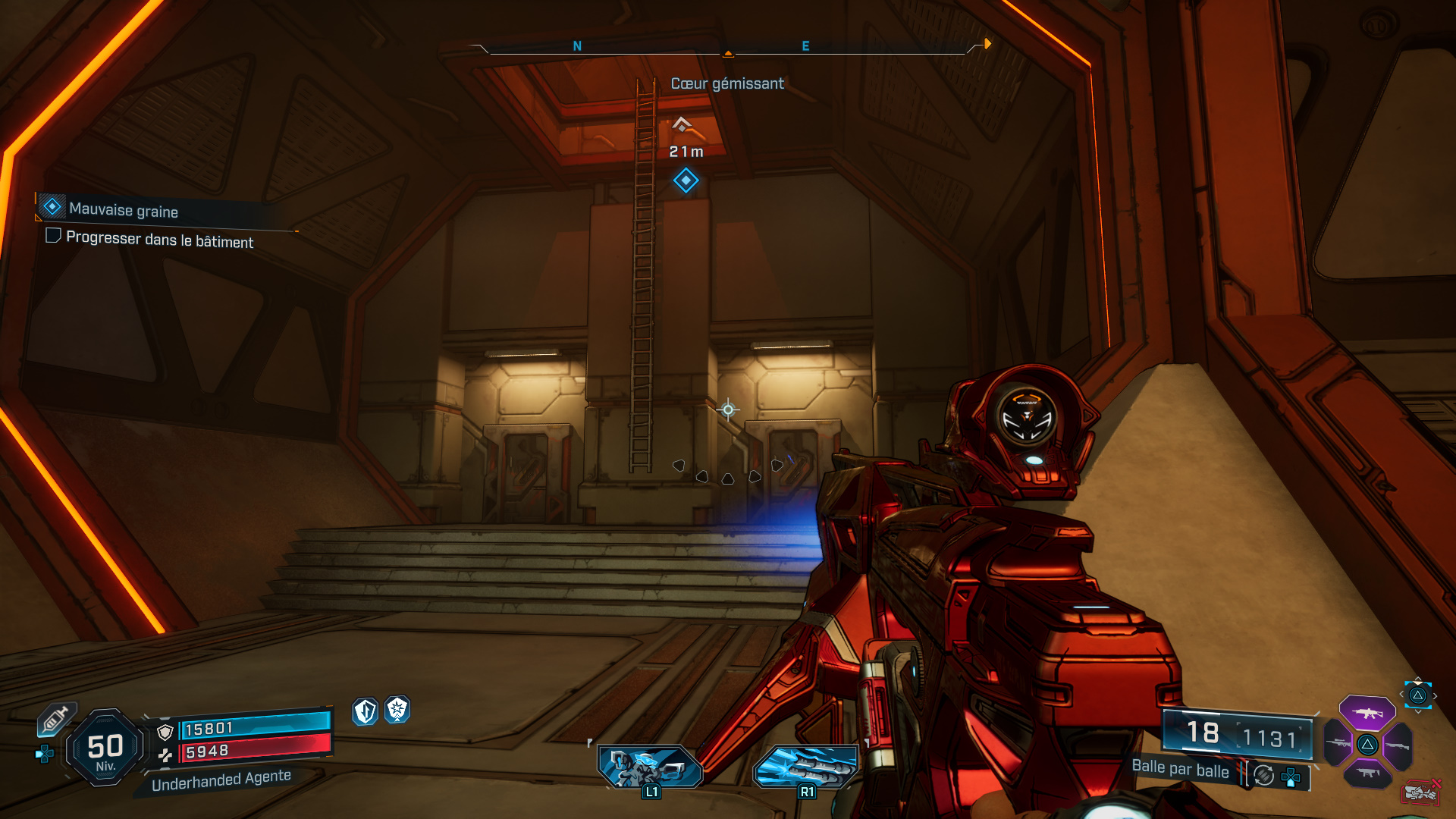Viewport: 1456px width, 819px height.
Task: Click the triangle button weapon swap toggle
Action: pos(1418,695)
